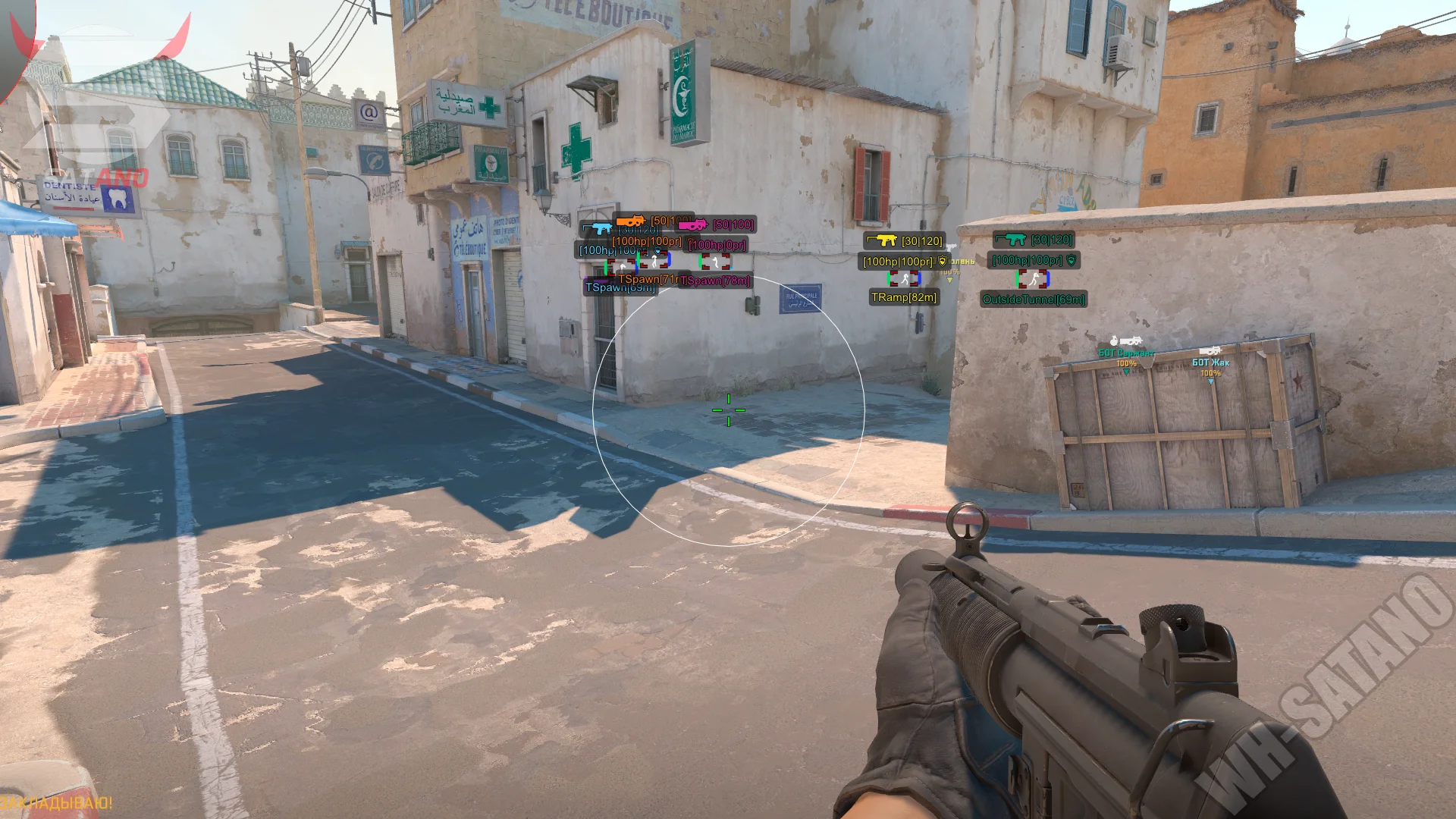Click the blue shield icon above TSpawn[71m]

[x=657, y=252]
